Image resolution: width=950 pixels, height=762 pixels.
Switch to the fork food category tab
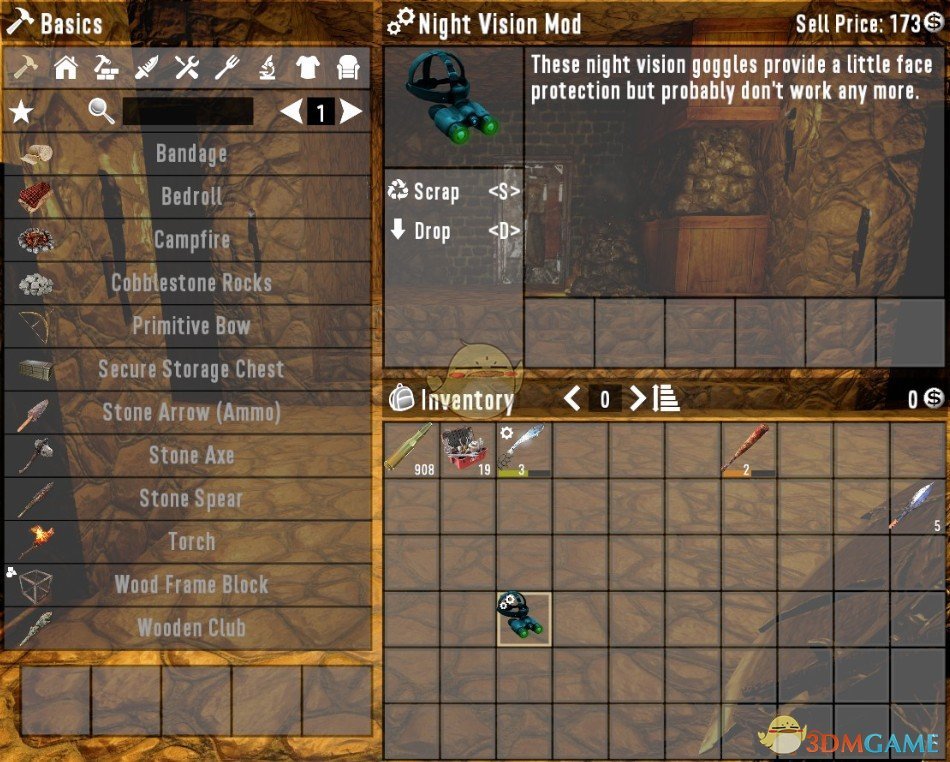(227, 68)
